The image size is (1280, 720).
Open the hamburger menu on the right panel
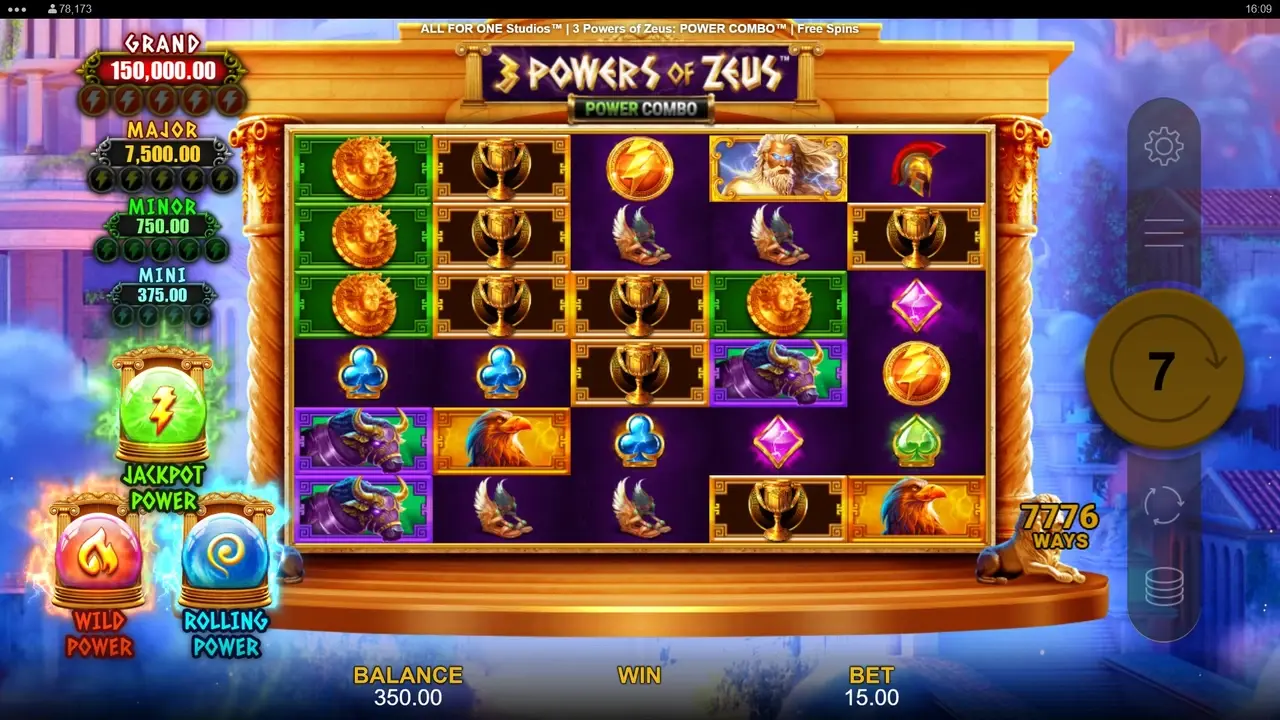pyautogui.click(x=1163, y=230)
